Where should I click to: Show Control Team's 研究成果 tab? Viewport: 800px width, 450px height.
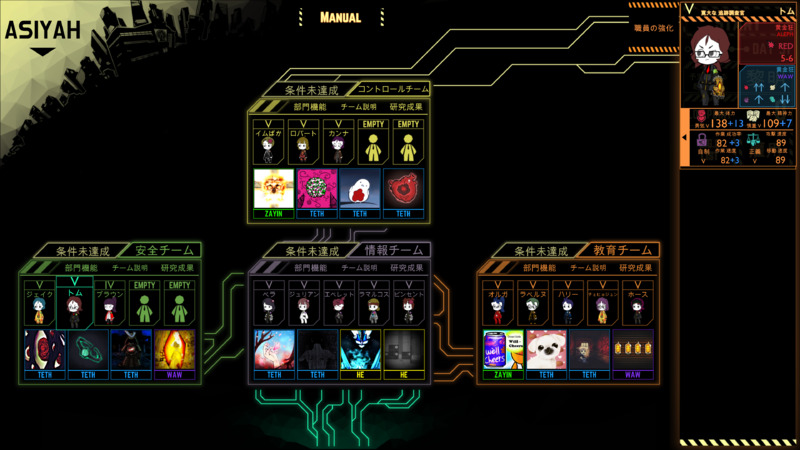pos(406,106)
